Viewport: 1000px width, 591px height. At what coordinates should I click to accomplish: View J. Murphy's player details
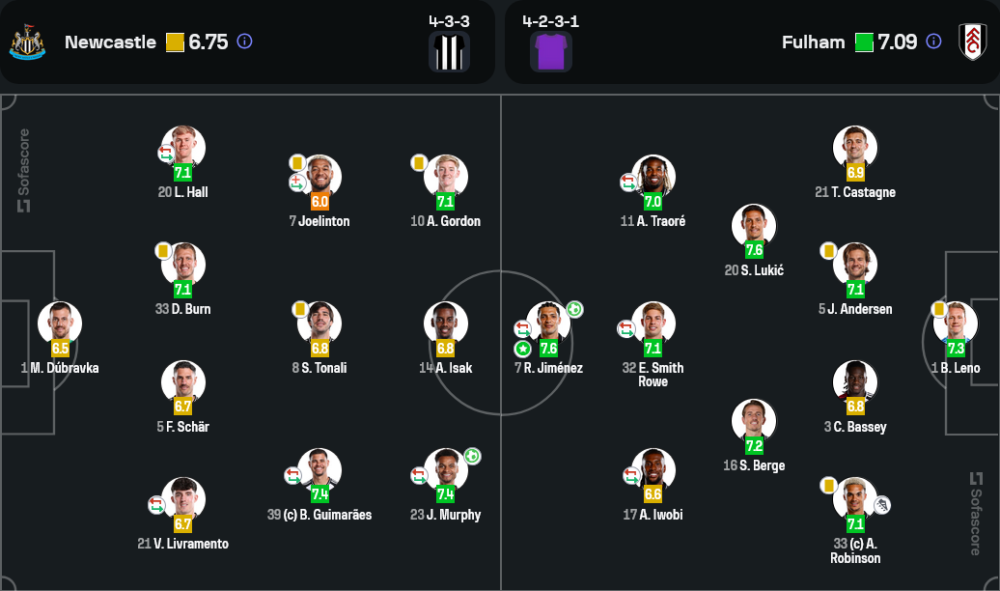tap(446, 469)
